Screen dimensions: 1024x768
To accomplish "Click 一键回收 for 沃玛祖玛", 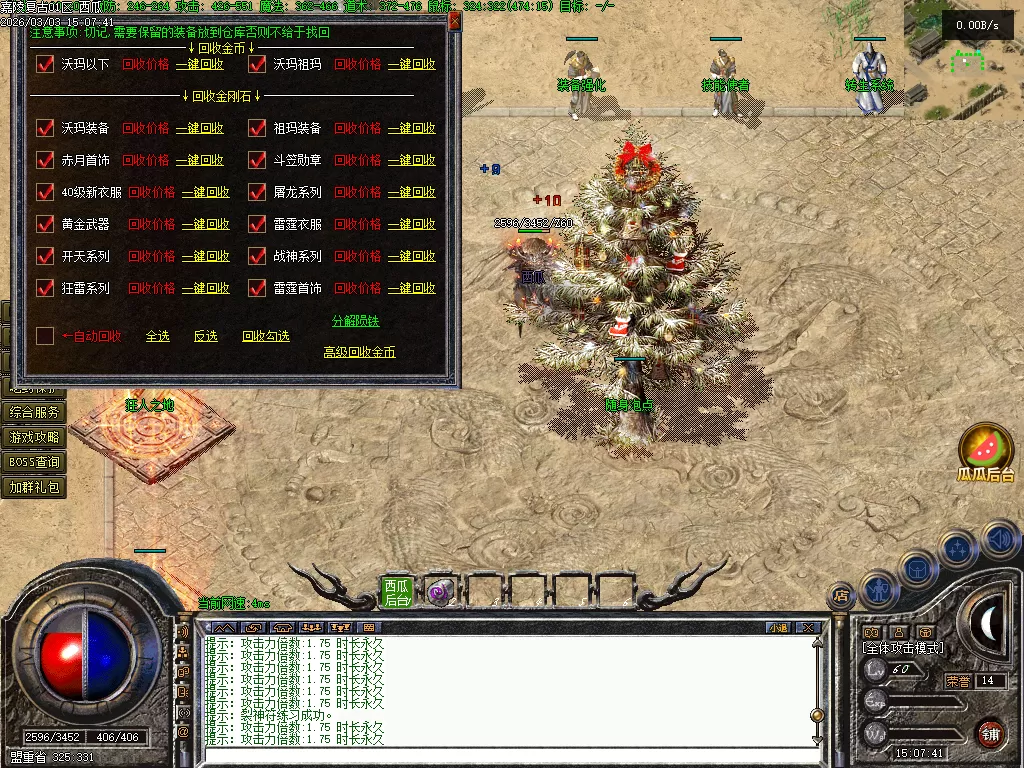I will point(411,64).
